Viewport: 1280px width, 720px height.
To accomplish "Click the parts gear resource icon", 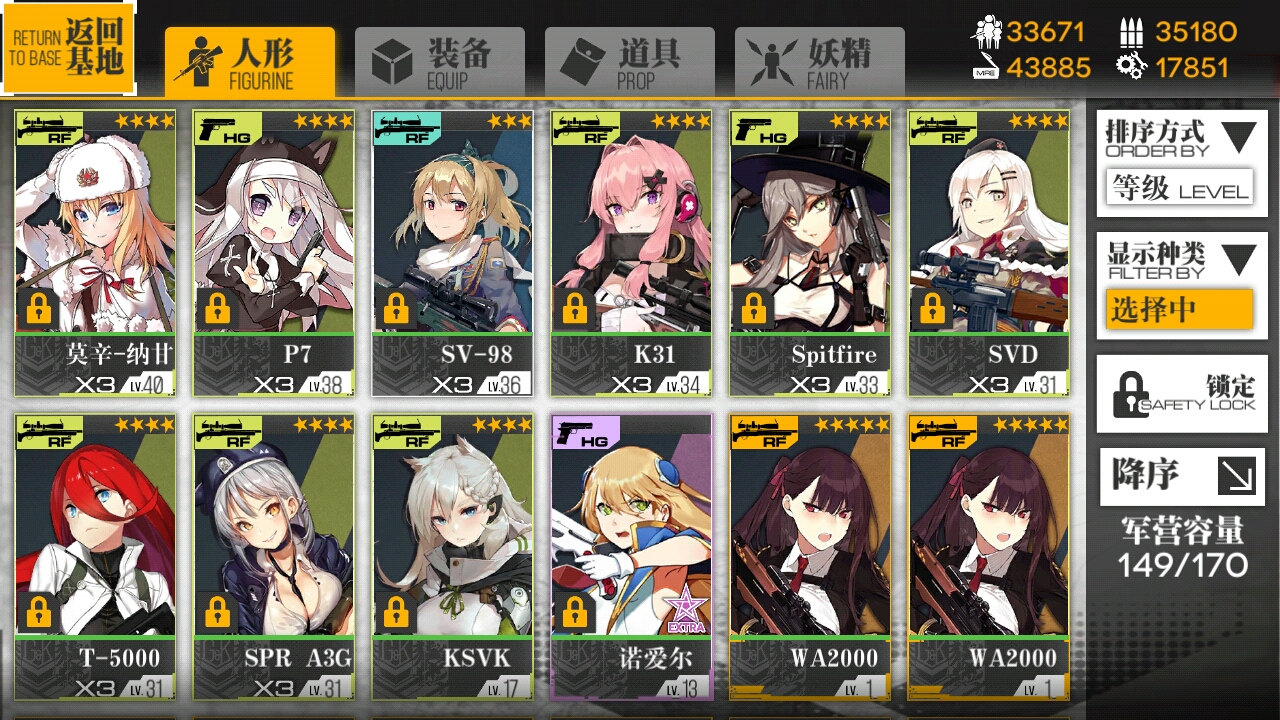I will pyautogui.click(x=1132, y=67).
